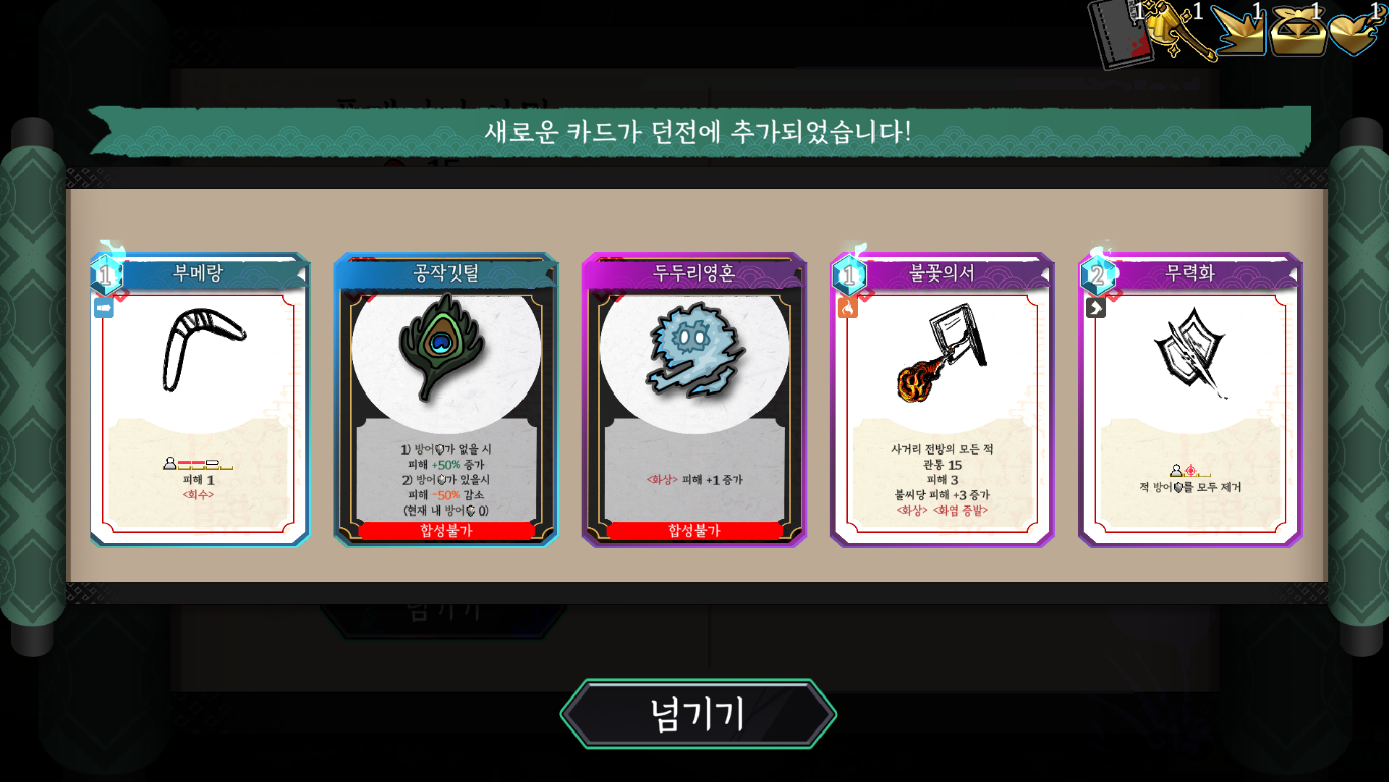Viewport: 1389px width, 782px height.
Task: Pick the 두두리영혼 blue spirit card
Action: click(694, 400)
